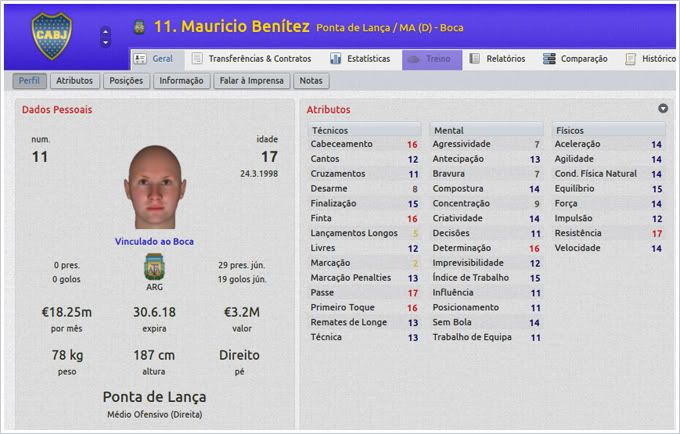The height and width of the screenshot is (434, 680).
Task: Open the Estatísticas tab
Action: tap(354, 59)
